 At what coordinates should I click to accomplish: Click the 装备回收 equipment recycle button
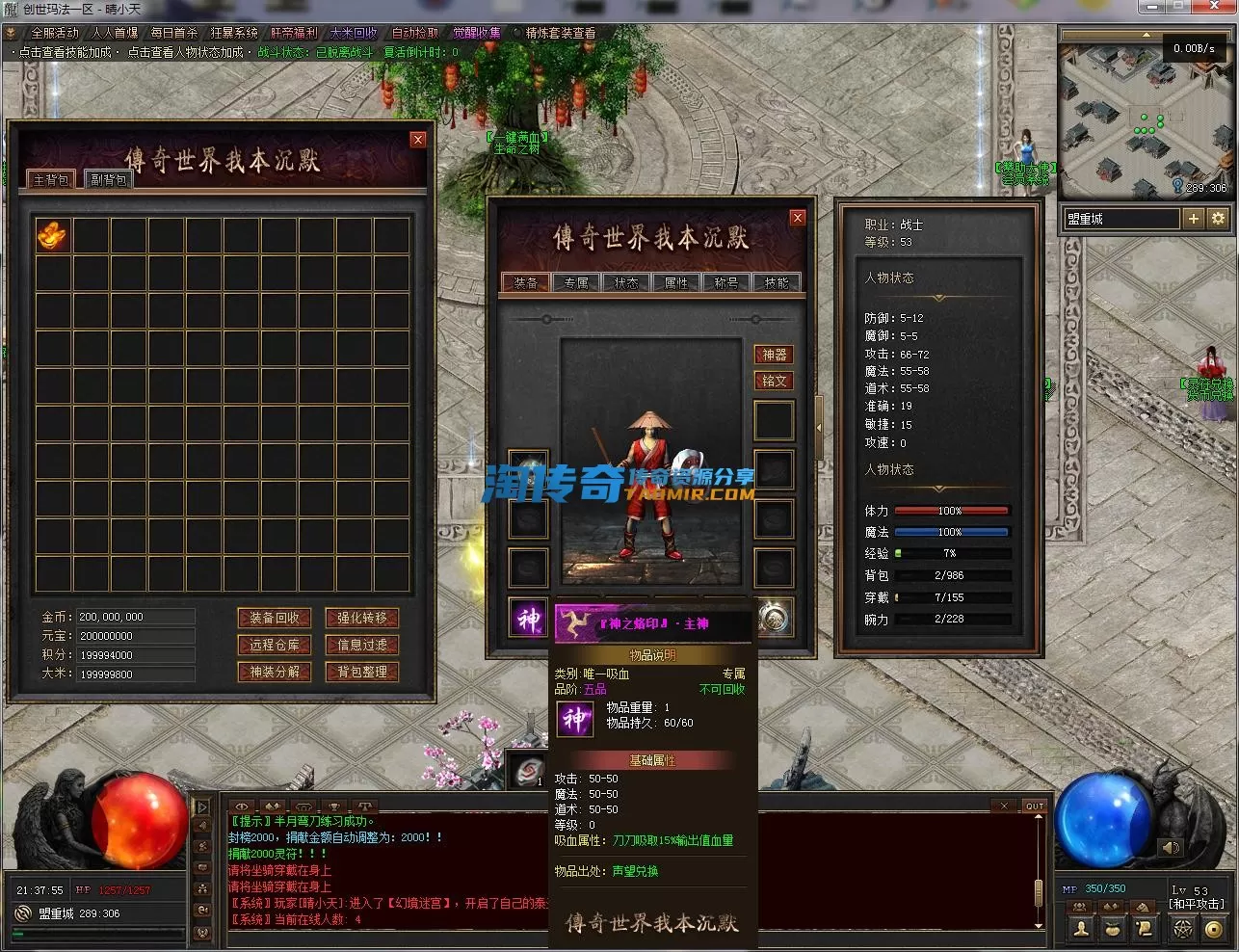[x=275, y=619]
